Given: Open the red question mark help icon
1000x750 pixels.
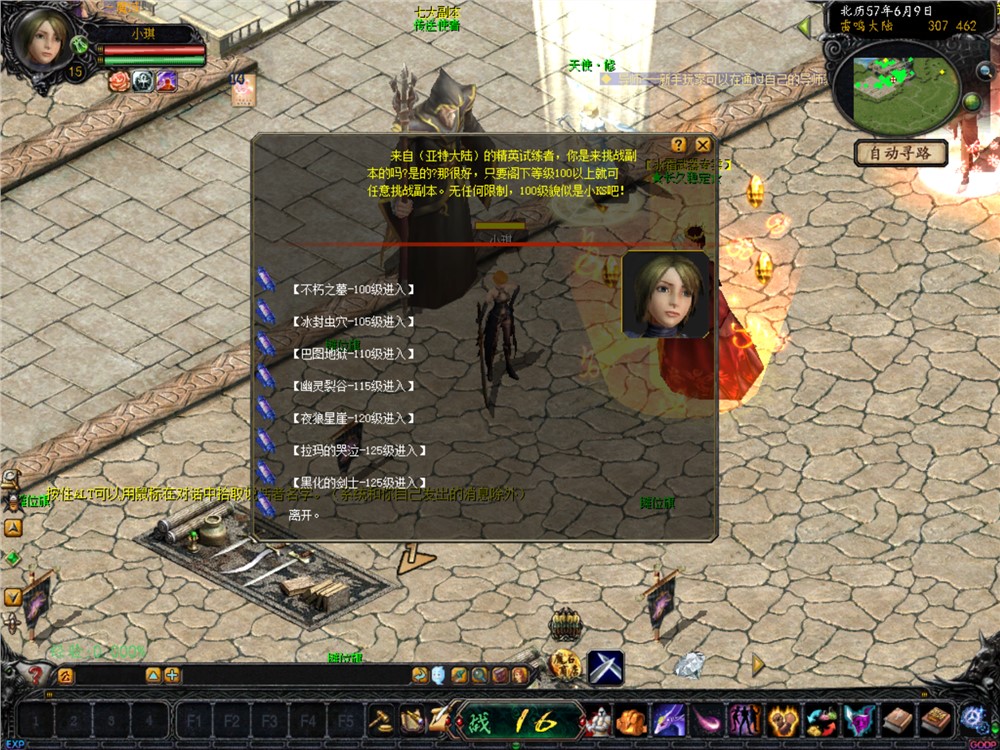Looking at the screenshot, I should click(x=37, y=676).
